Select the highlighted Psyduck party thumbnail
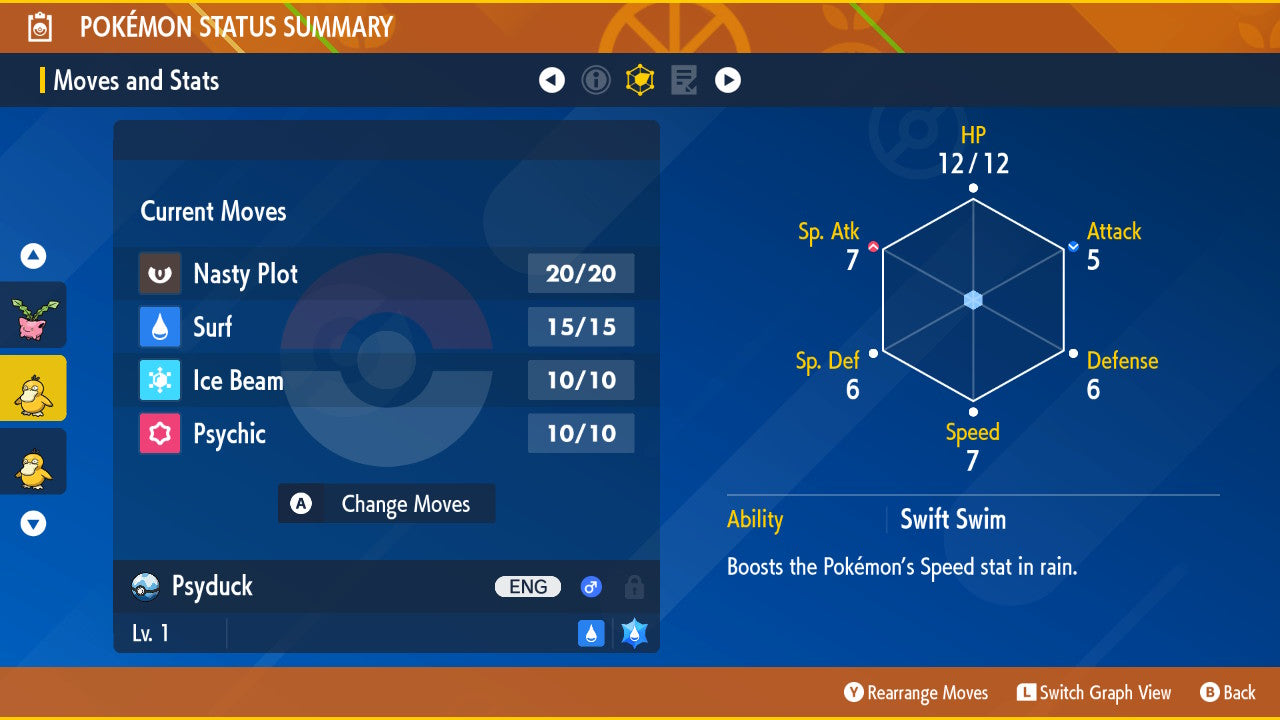The height and width of the screenshot is (720, 1280). tap(33, 388)
